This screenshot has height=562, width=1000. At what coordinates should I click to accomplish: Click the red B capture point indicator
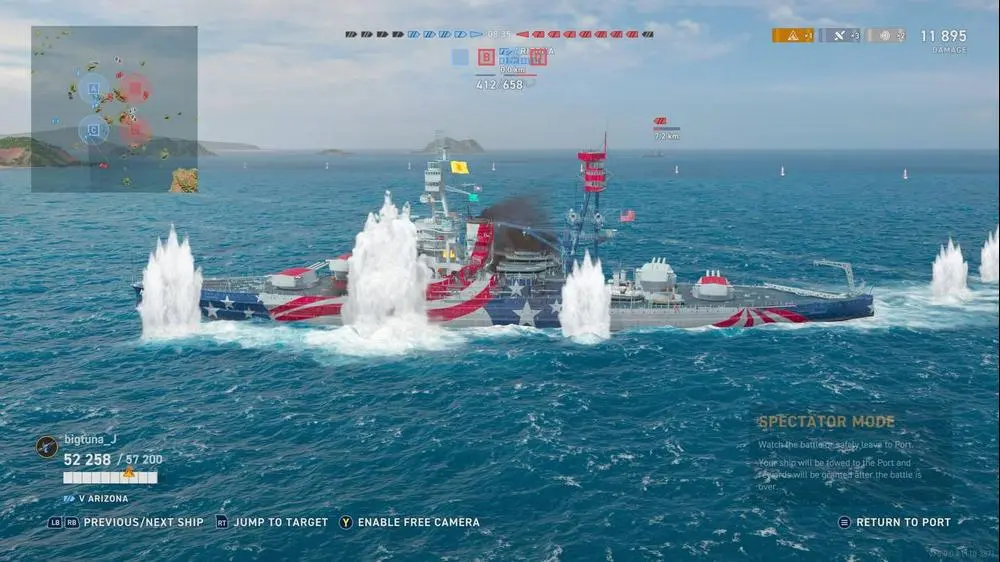click(486, 57)
